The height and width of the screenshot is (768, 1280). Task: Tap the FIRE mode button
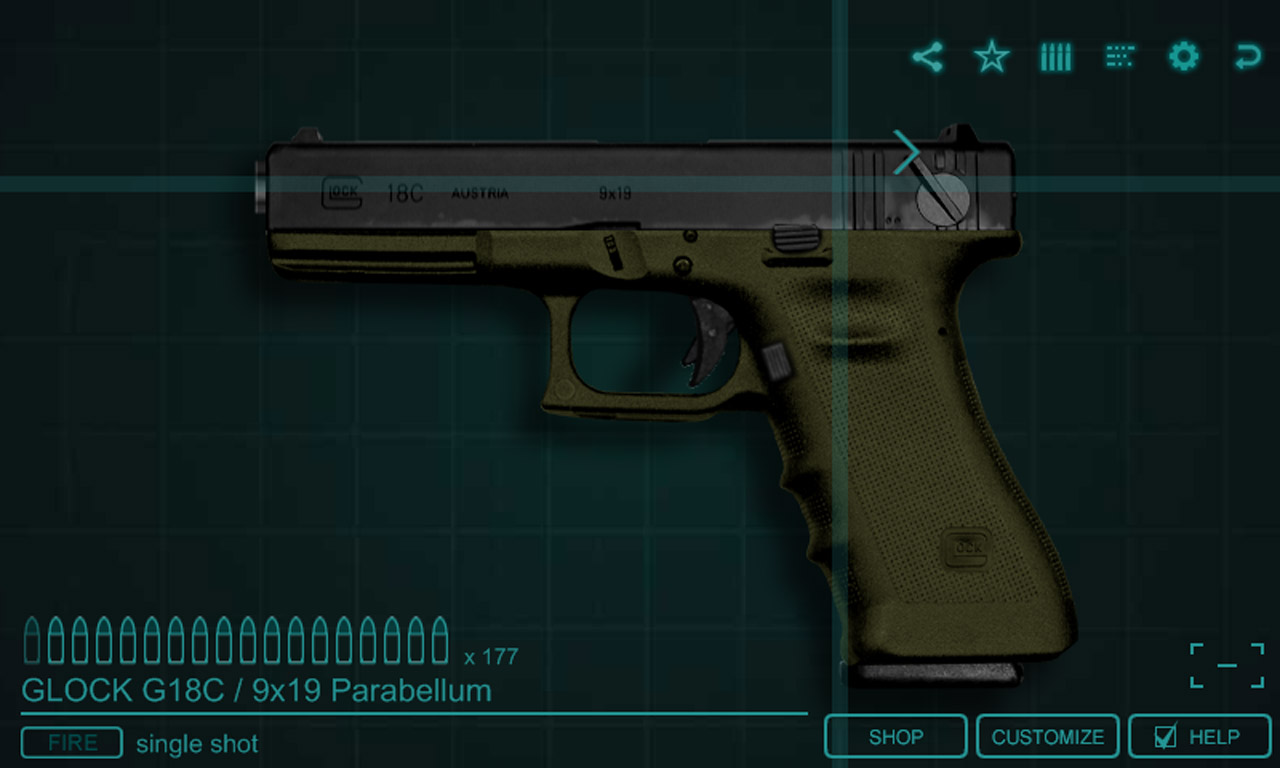click(x=72, y=743)
